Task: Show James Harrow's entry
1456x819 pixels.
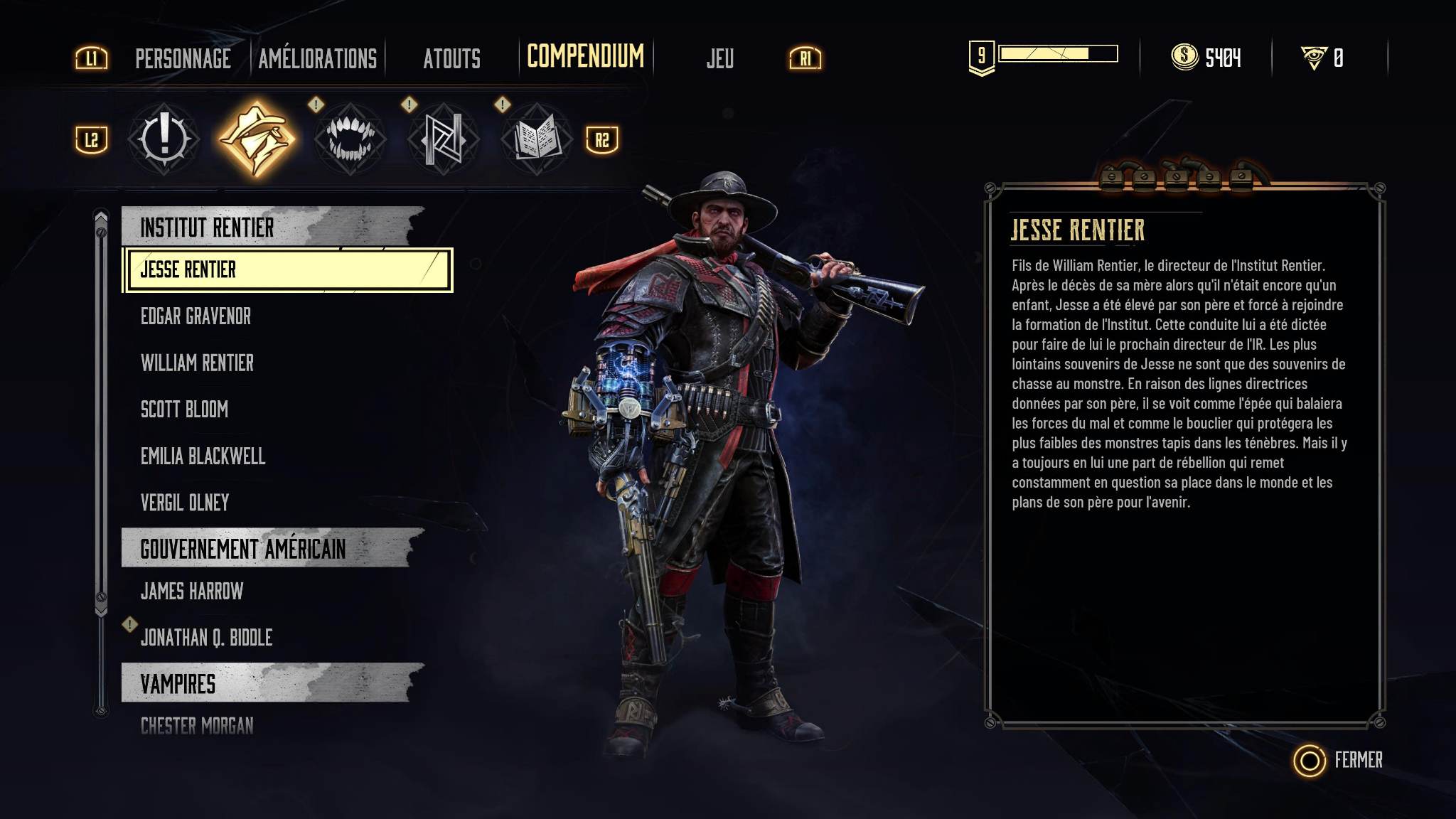Action: [x=192, y=591]
